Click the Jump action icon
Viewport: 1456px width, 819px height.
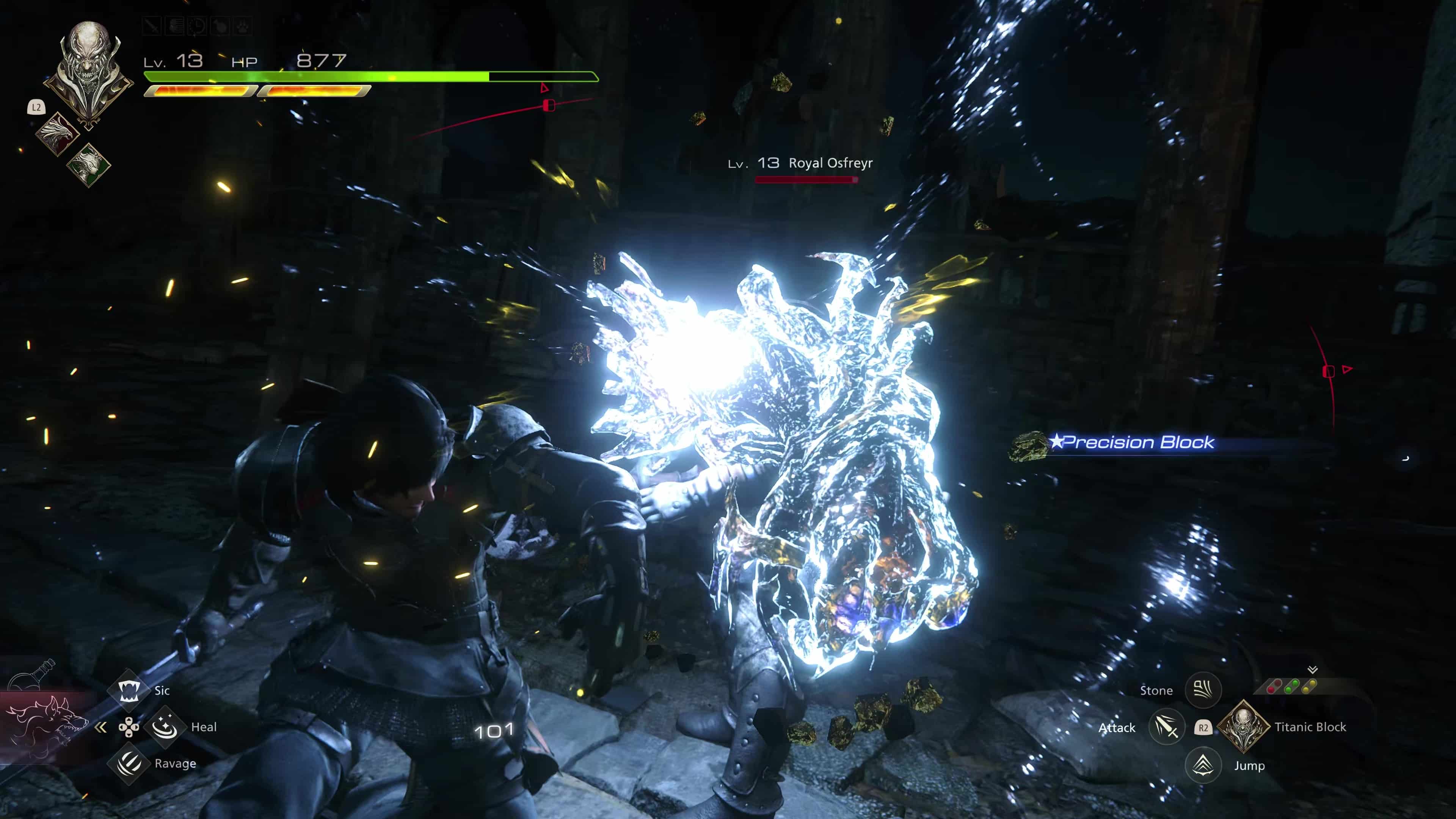pyautogui.click(x=1203, y=765)
